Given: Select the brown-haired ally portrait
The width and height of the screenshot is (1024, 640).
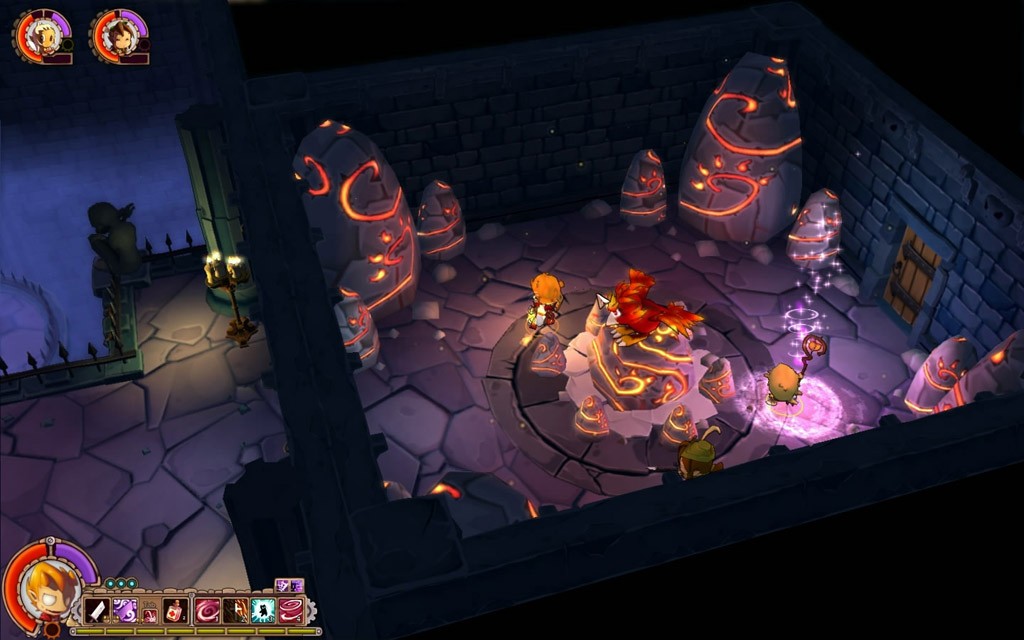Looking at the screenshot, I should click(121, 36).
